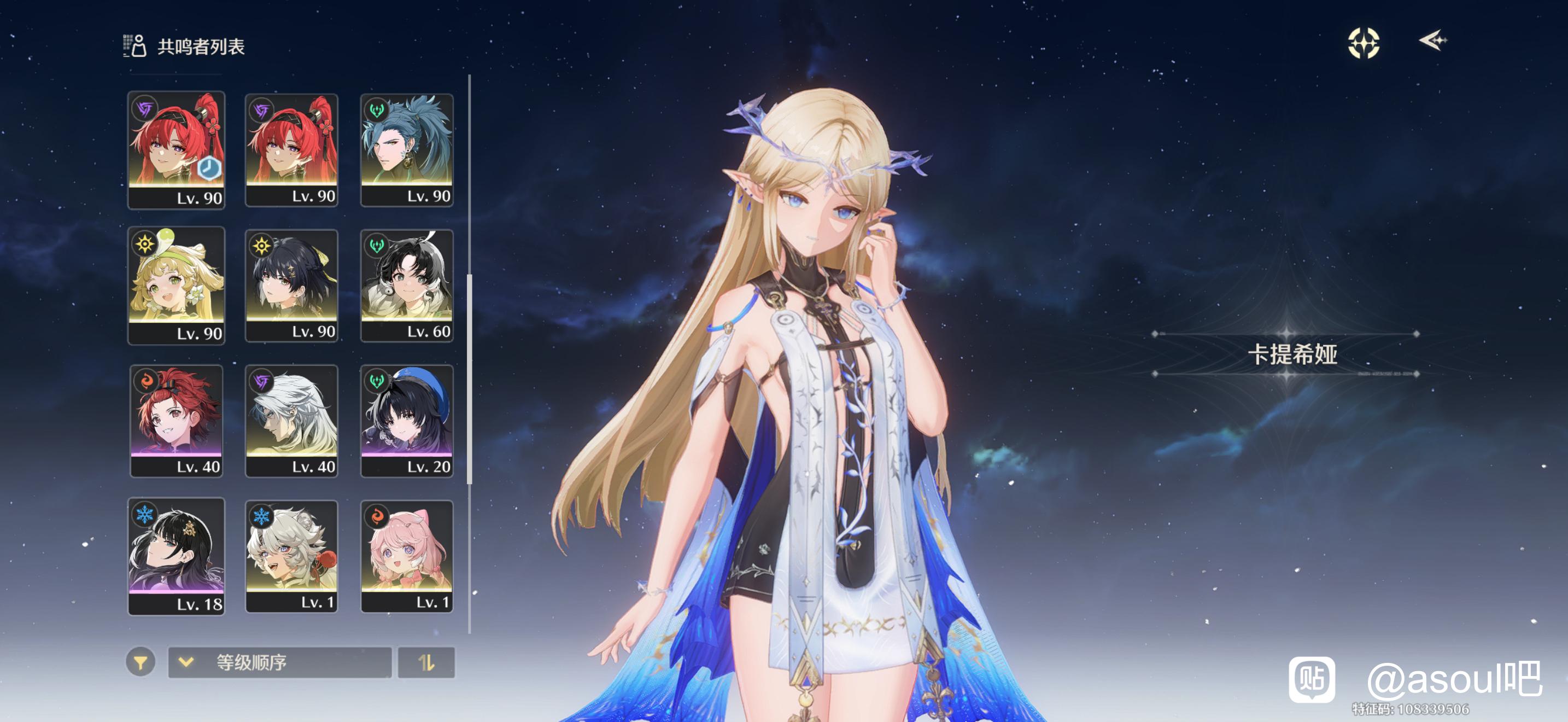Screen dimensions: 1568x722
Task: Toggle ascending/descending sort order arrows
Action: point(426,662)
